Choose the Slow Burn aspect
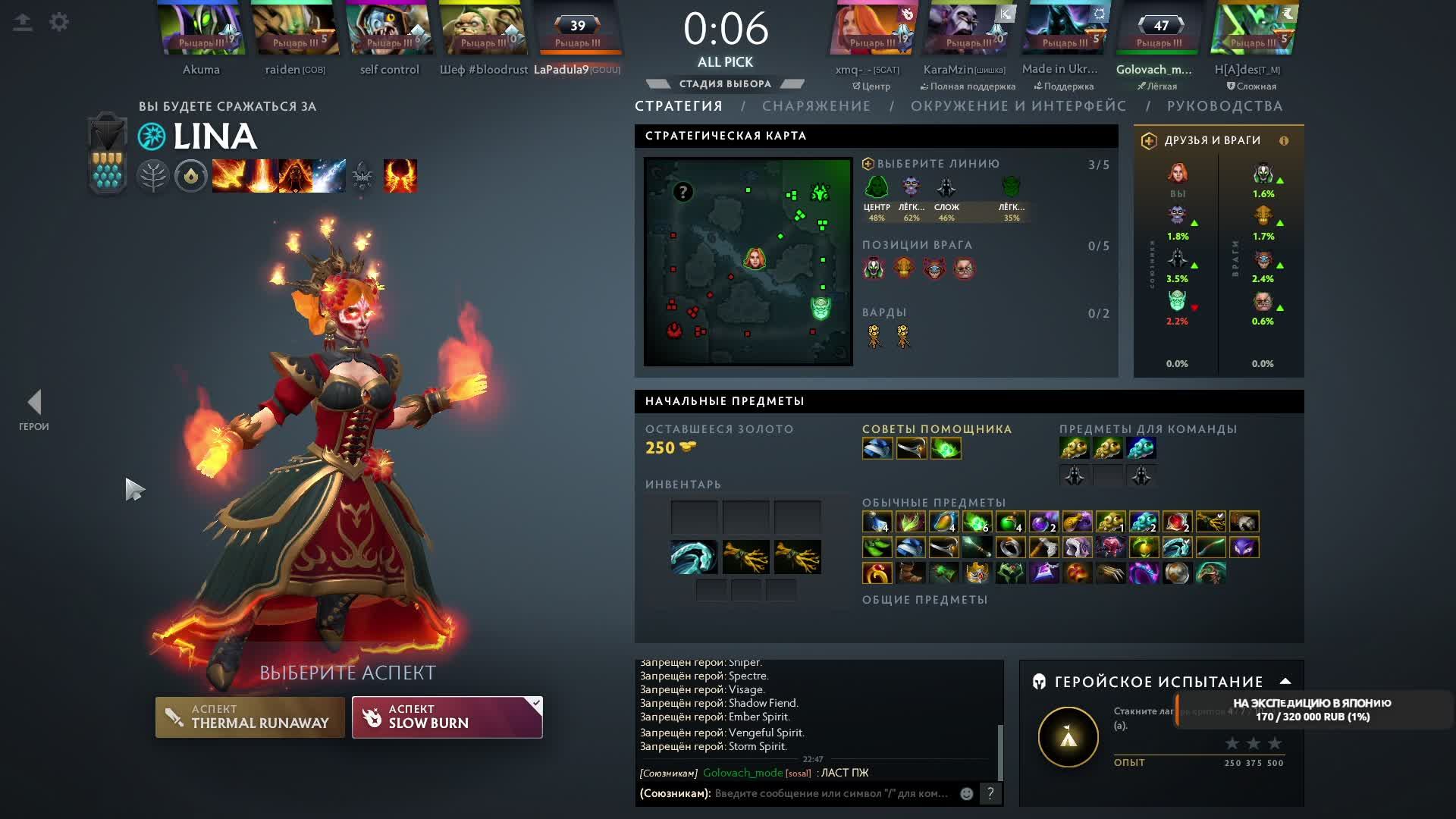This screenshot has width=1456, height=819. pyautogui.click(x=447, y=717)
